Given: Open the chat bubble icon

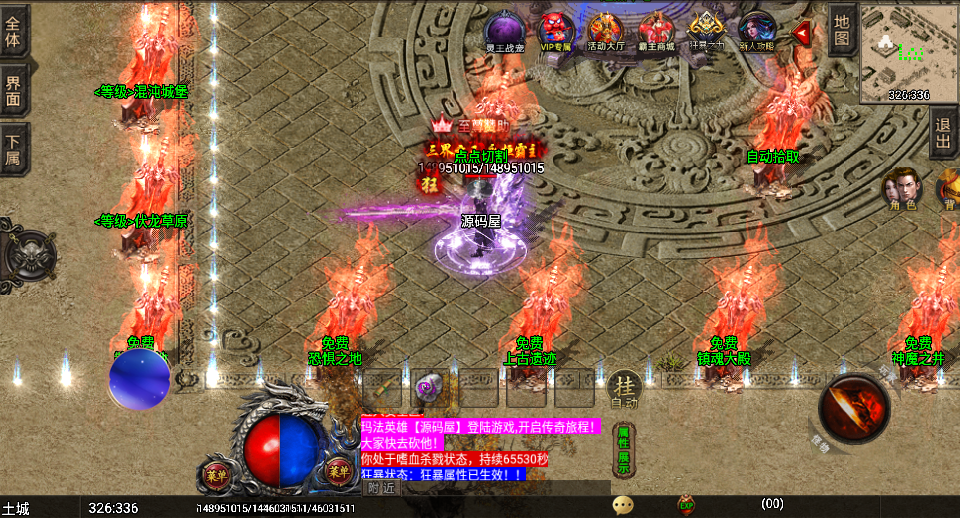Looking at the screenshot, I should coord(623,505).
